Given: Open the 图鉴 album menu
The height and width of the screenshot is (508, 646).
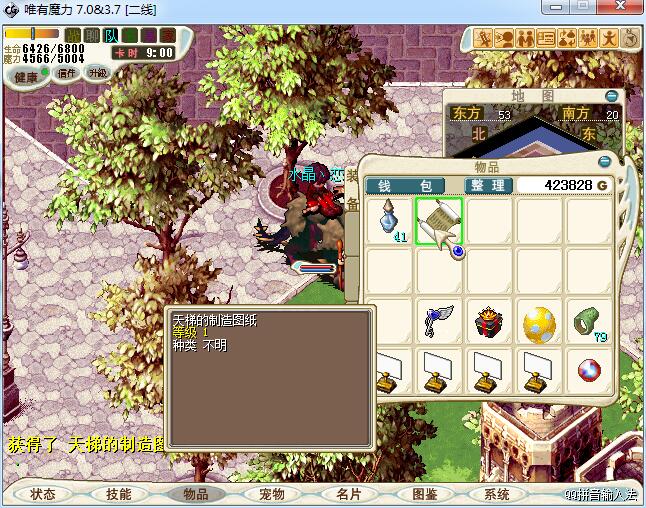Looking at the screenshot, I should pos(423,494).
